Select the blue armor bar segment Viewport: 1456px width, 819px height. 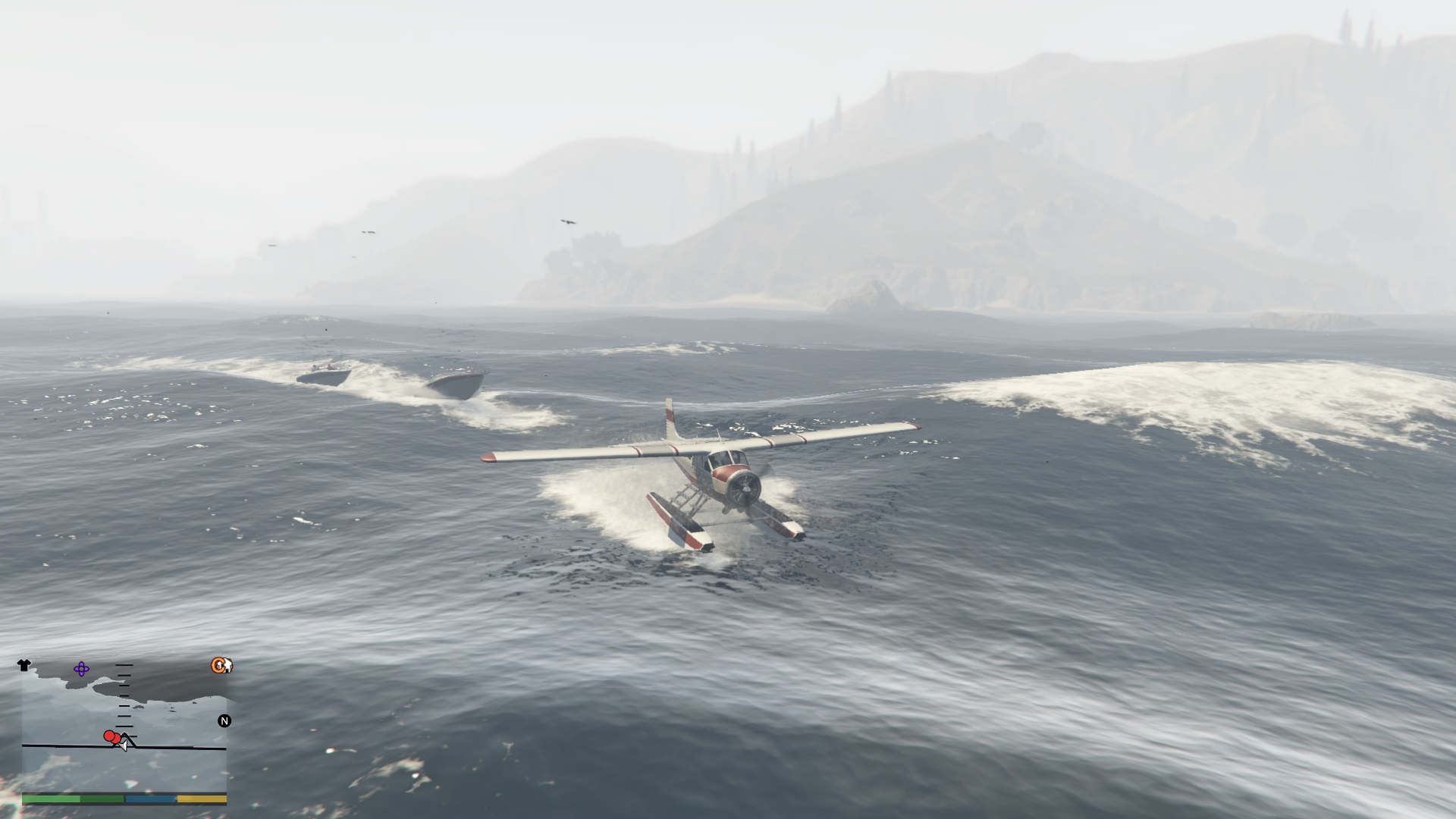tap(150, 799)
